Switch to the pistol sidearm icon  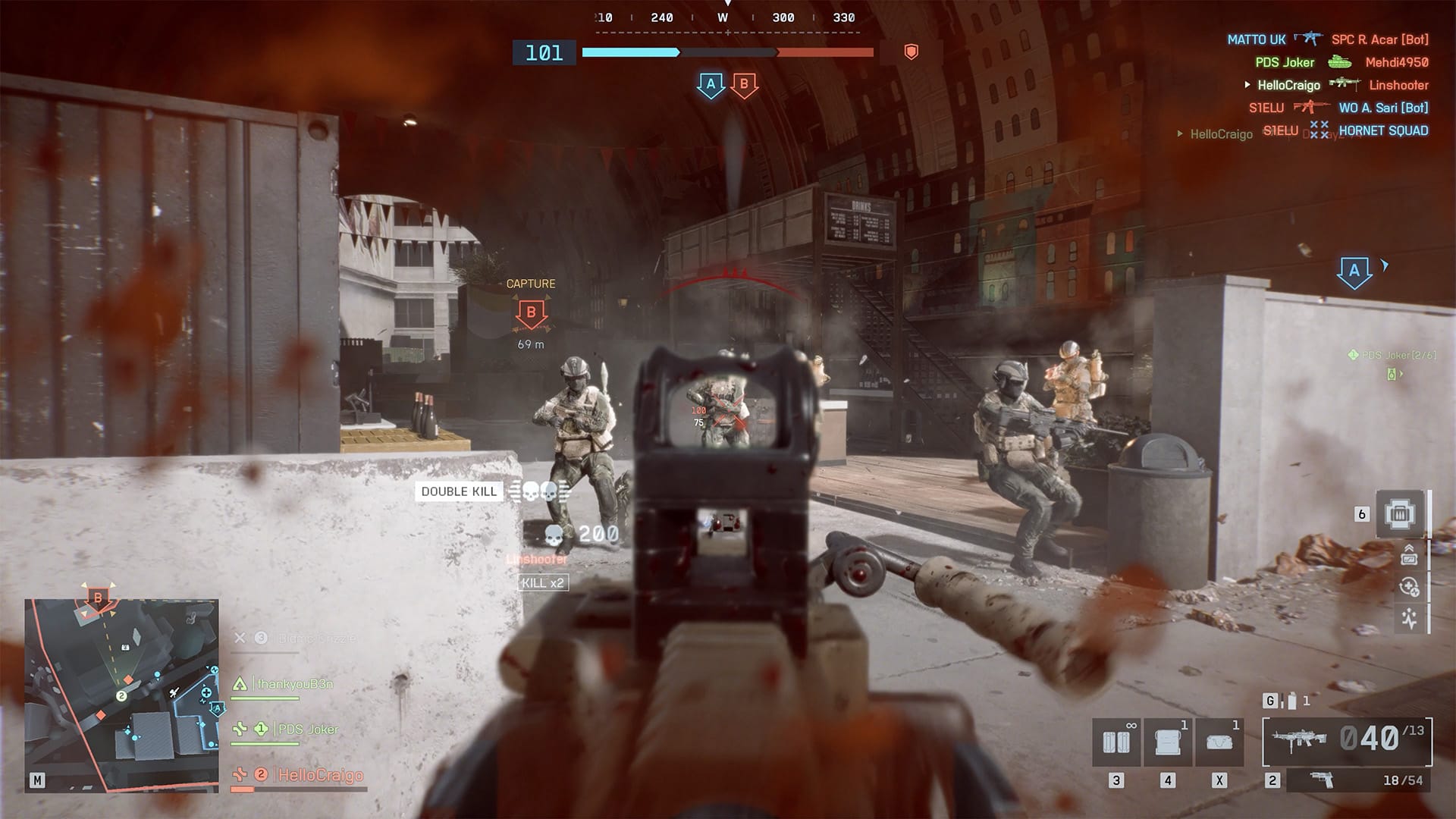click(x=1322, y=780)
